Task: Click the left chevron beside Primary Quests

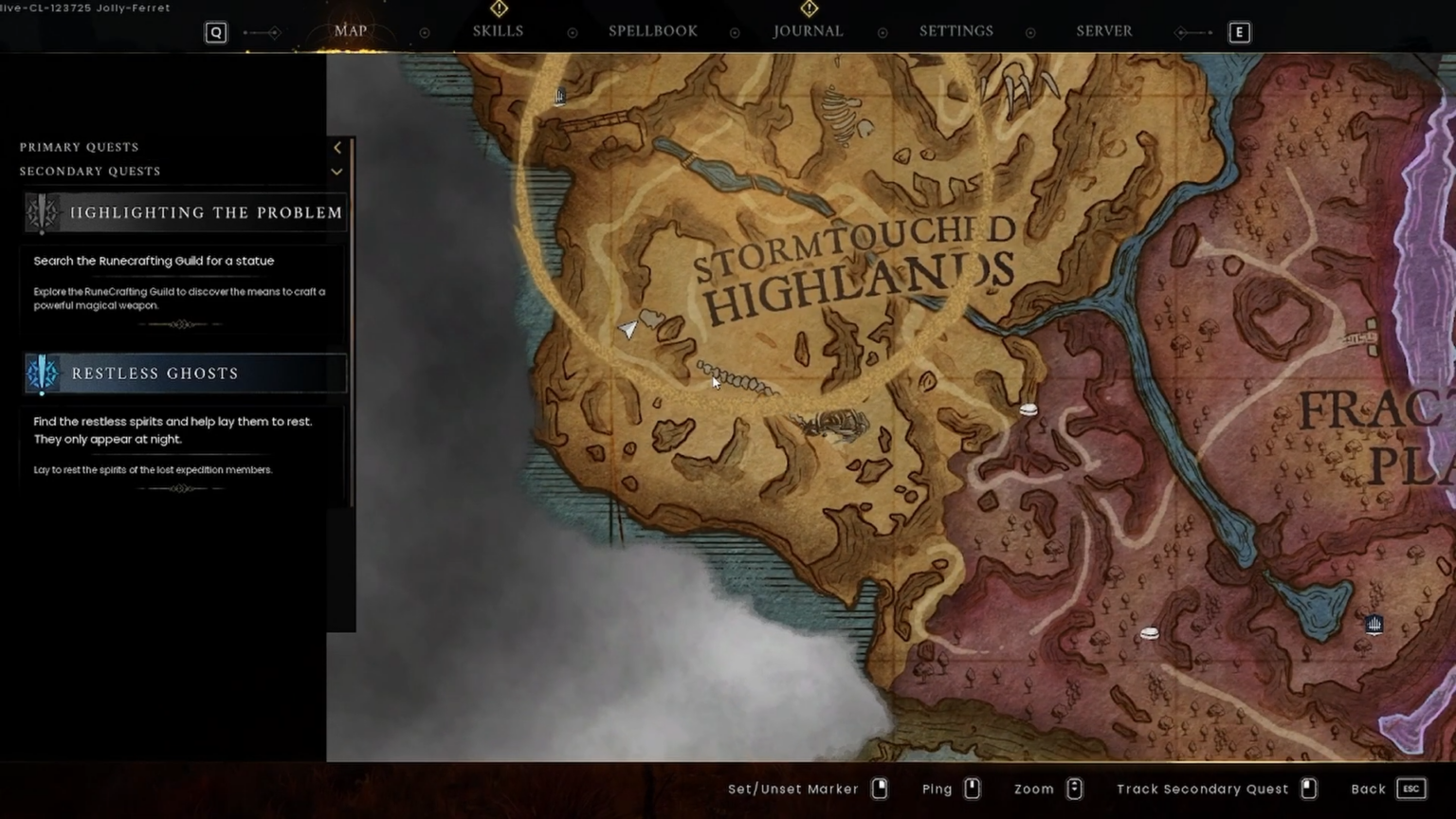Action: tap(337, 148)
